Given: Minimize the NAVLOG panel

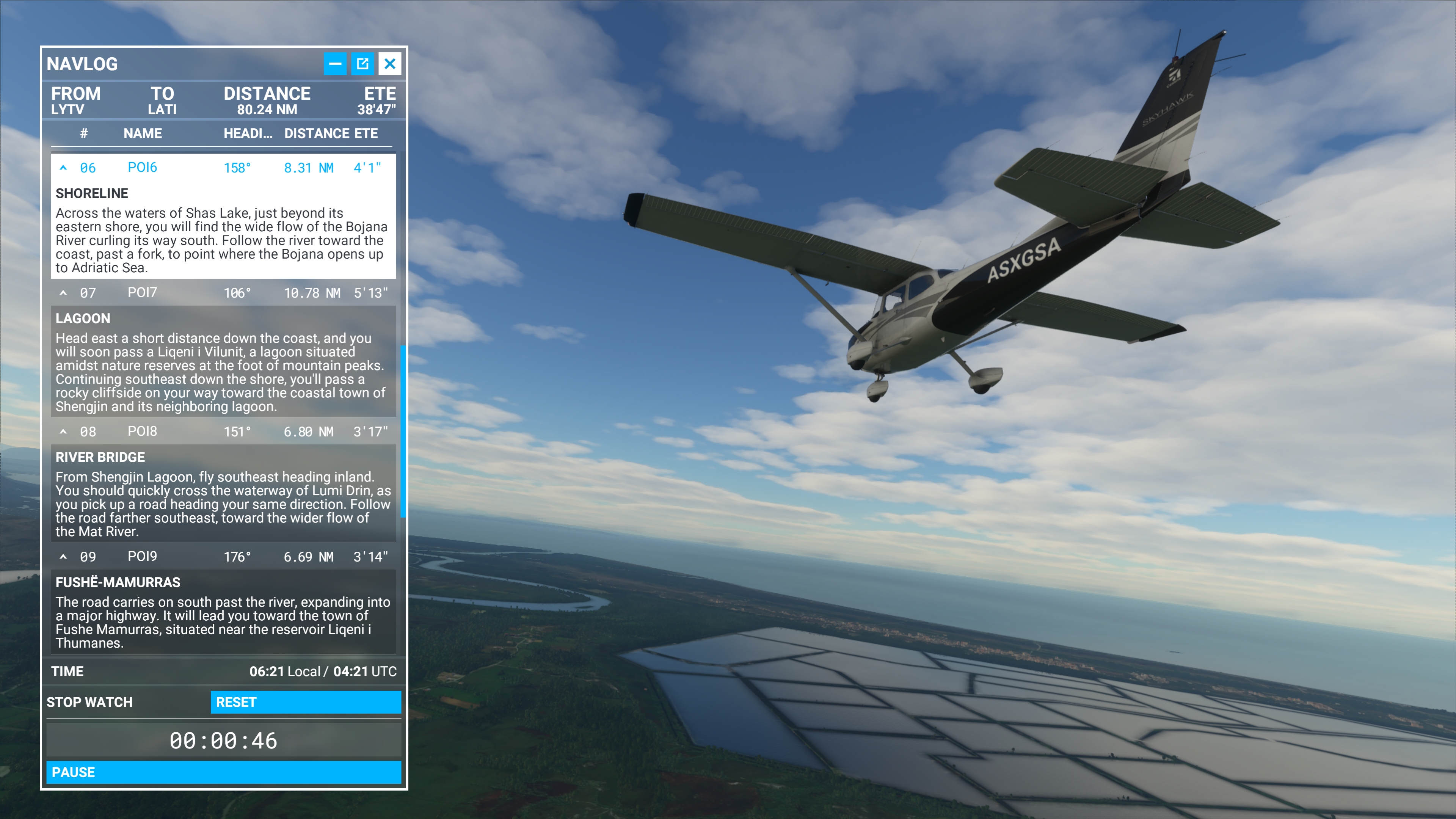Looking at the screenshot, I should [x=336, y=63].
